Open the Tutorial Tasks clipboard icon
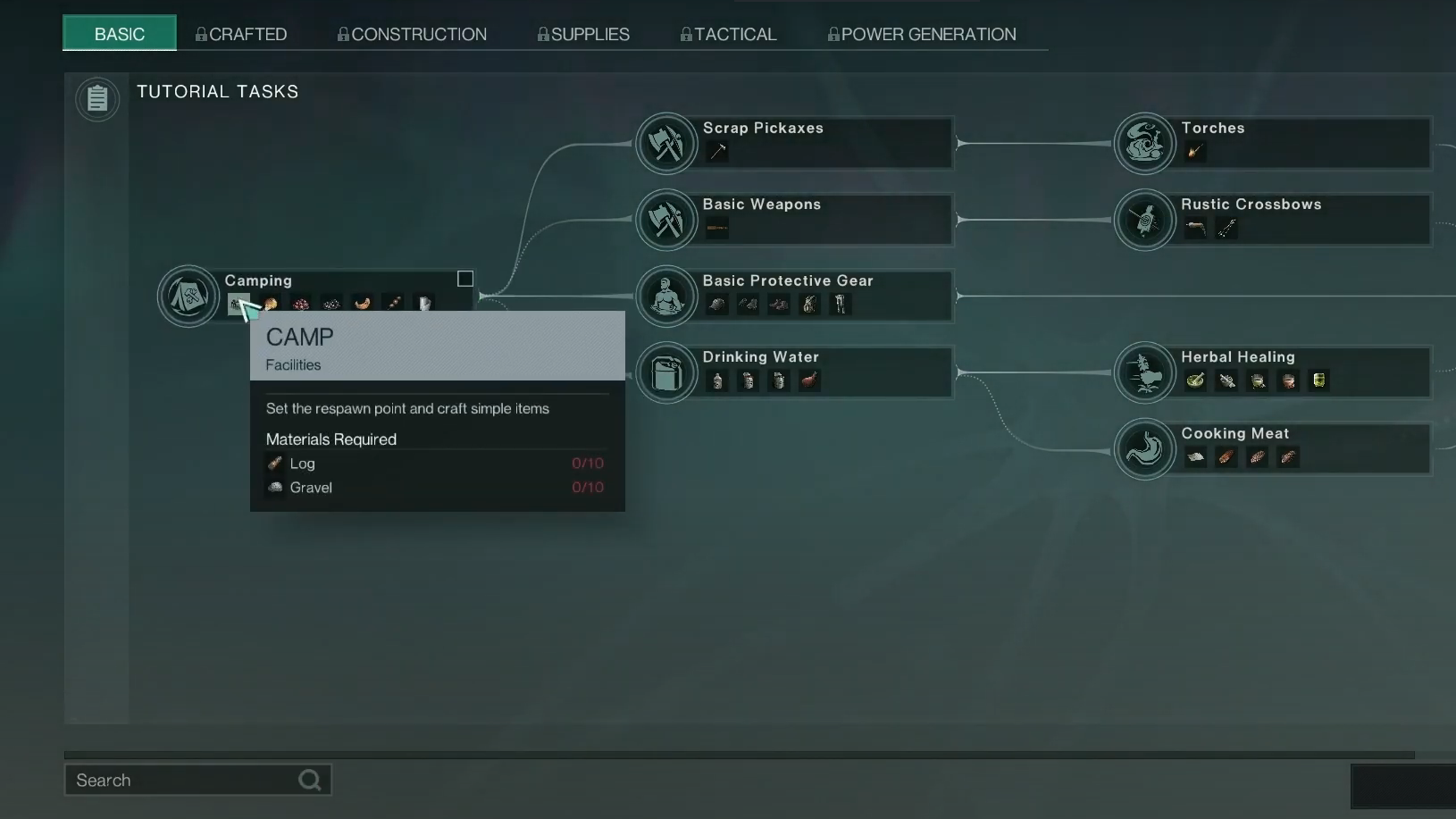This screenshot has width=1456, height=819. [96, 99]
